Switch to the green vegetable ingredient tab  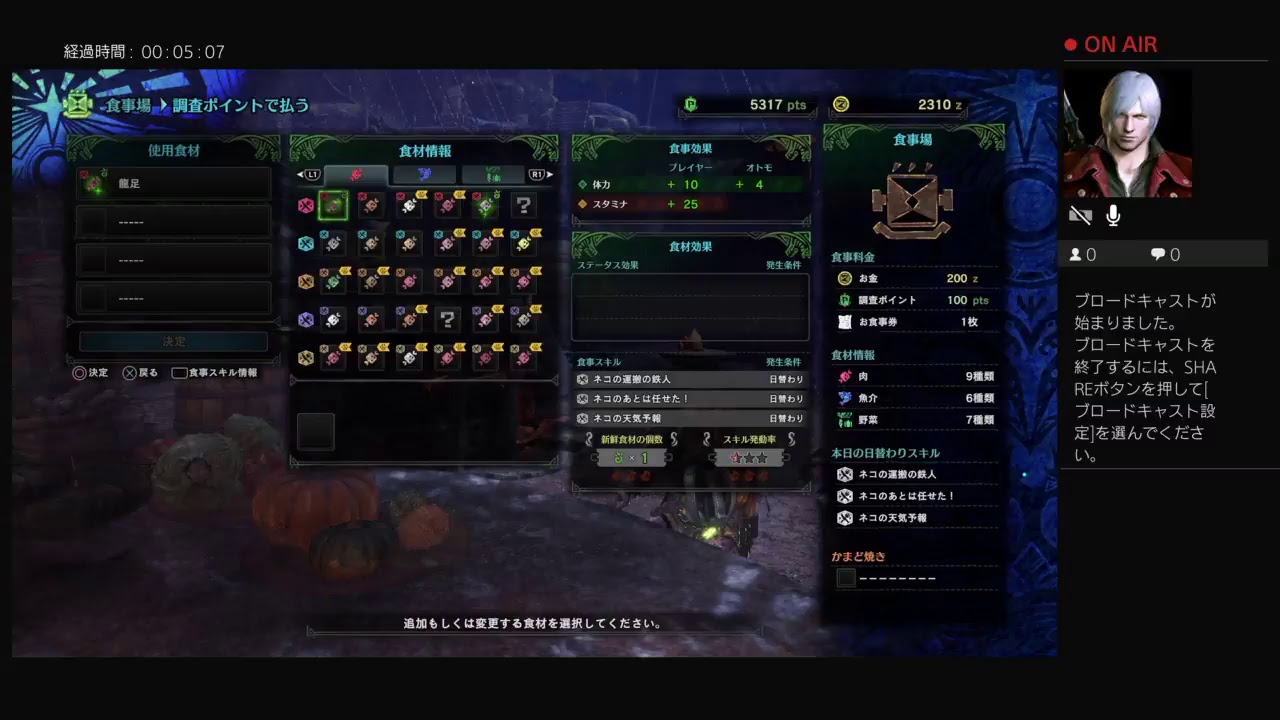pyautogui.click(x=493, y=174)
